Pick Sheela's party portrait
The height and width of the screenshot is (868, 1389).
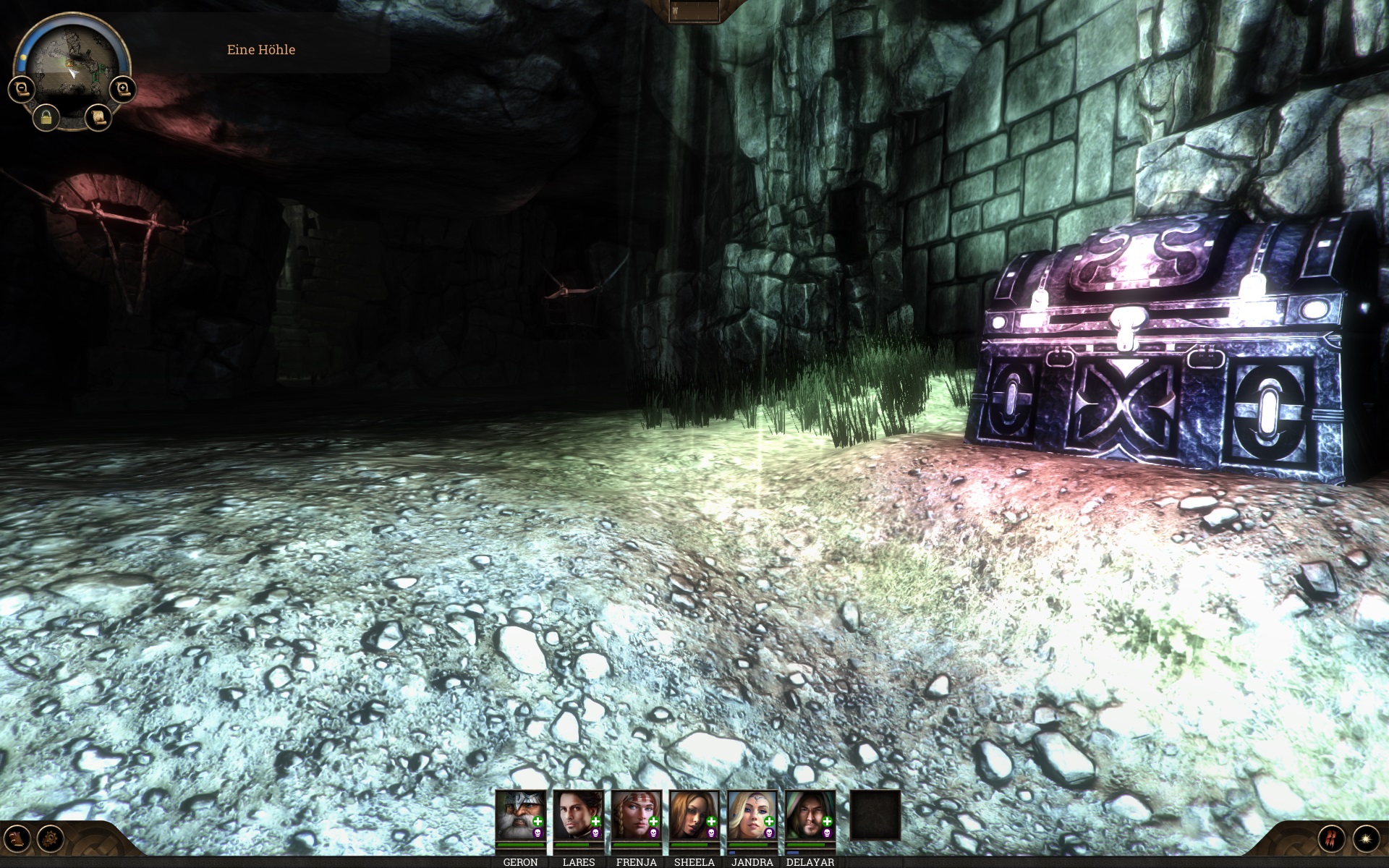[694, 815]
